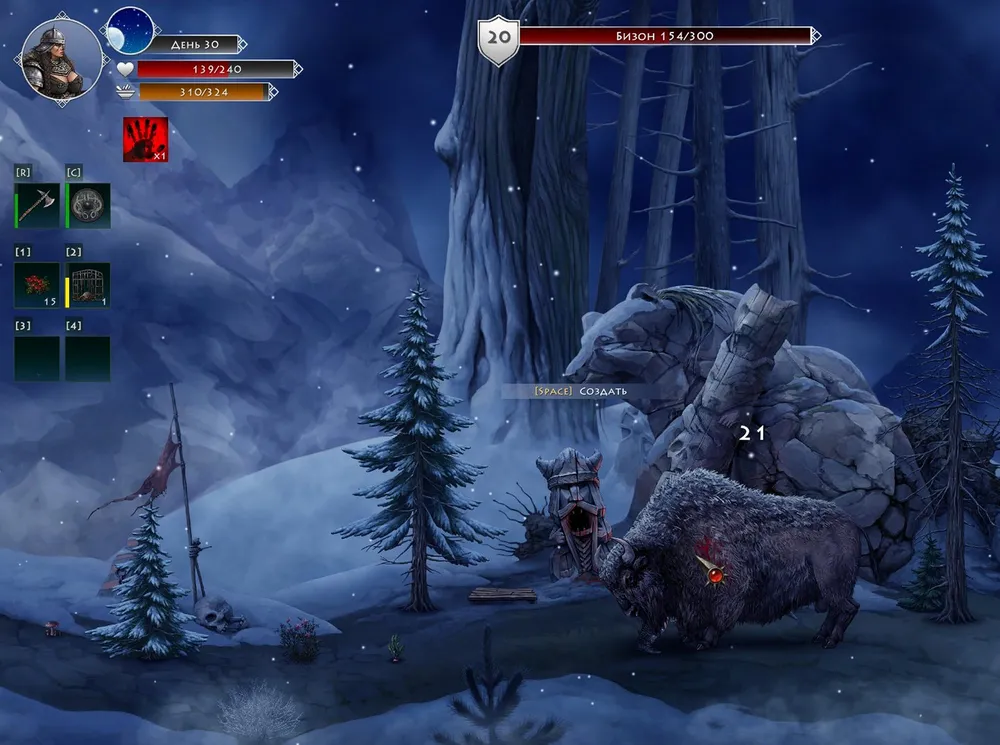Select the round shield slot
Image resolution: width=1000 pixels, height=745 pixels.
point(88,205)
